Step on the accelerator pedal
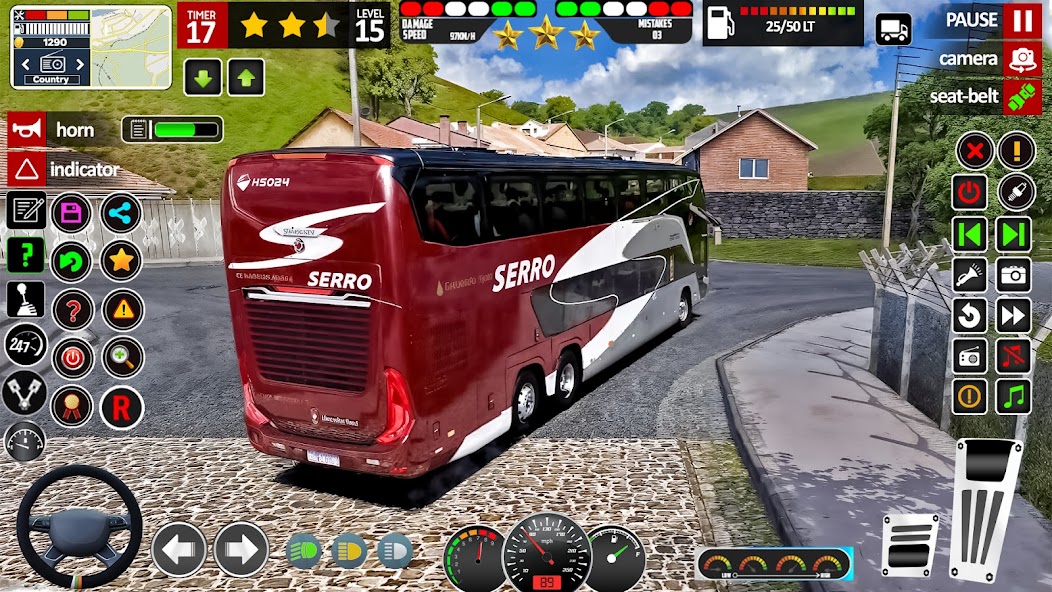The height and width of the screenshot is (592, 1052). [x=987, y=513]
